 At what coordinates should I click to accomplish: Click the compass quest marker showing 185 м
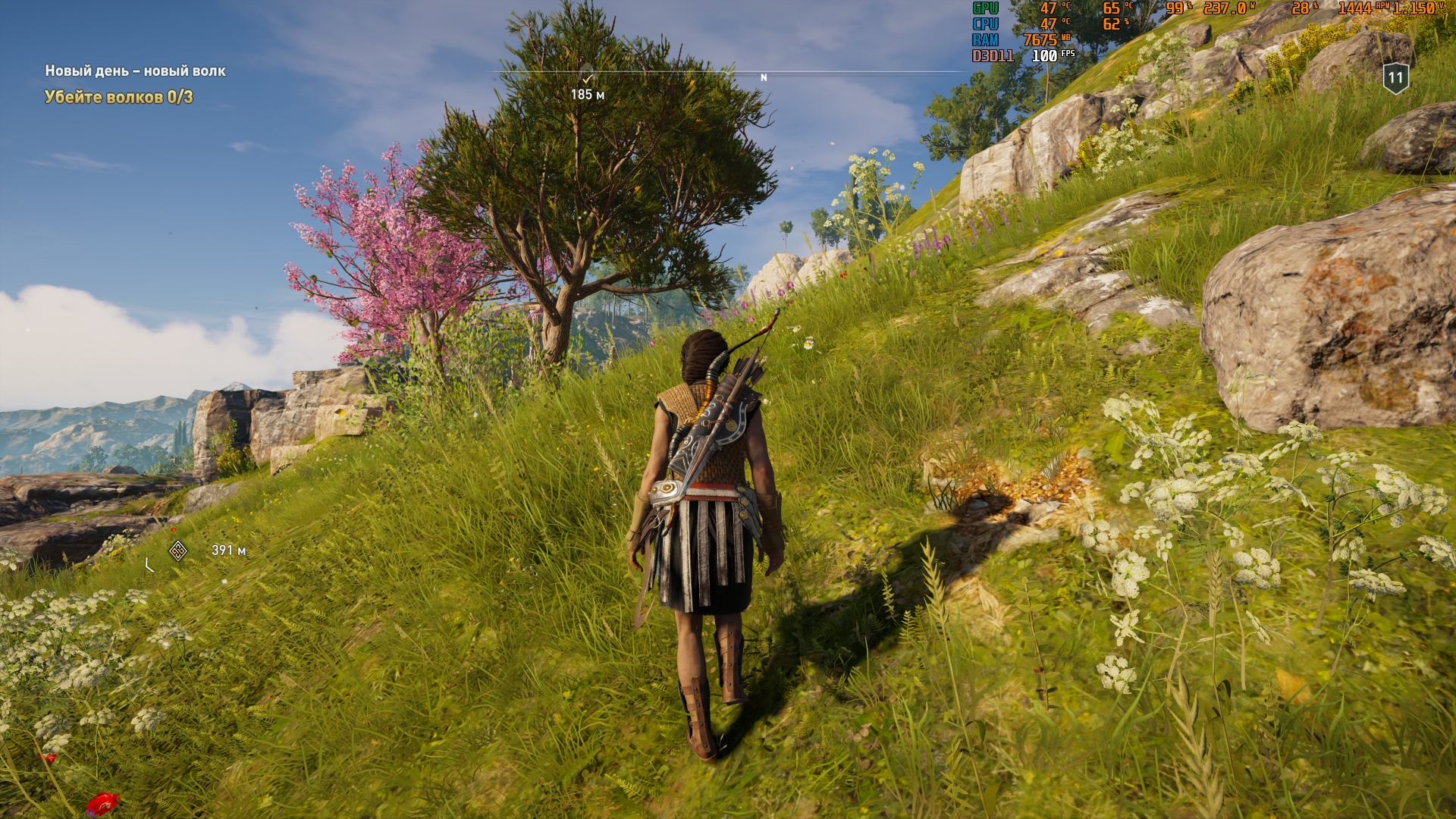point(587,77)
